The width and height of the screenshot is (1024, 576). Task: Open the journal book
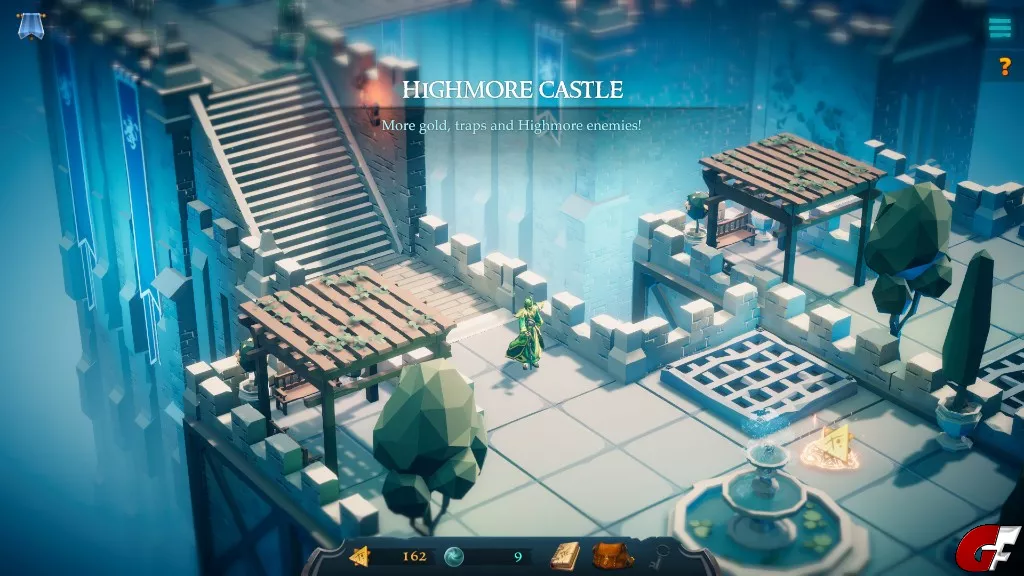click(x=565, y=555)
